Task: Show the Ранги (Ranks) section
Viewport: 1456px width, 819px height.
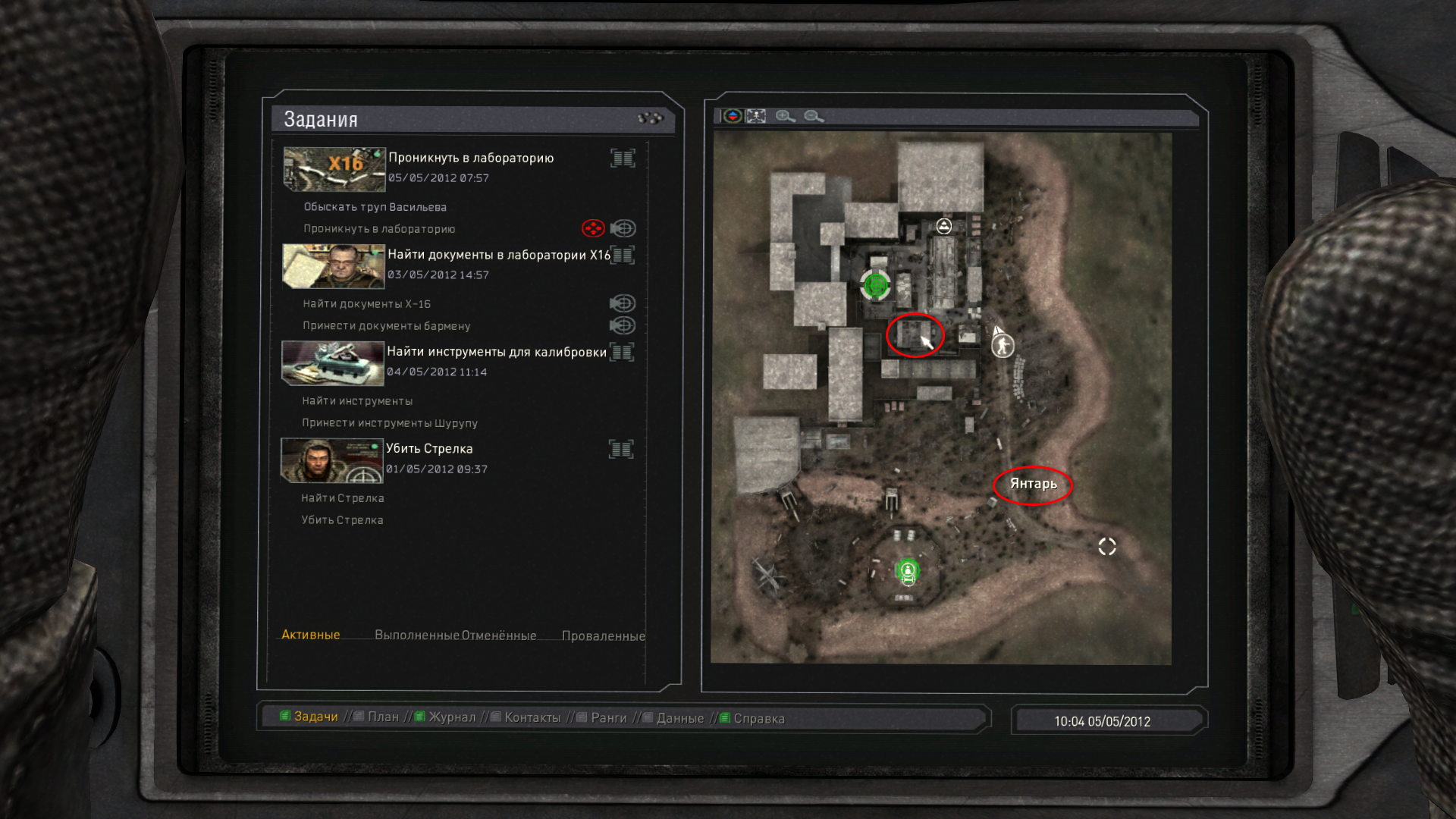Action: (x=609, y=717)
